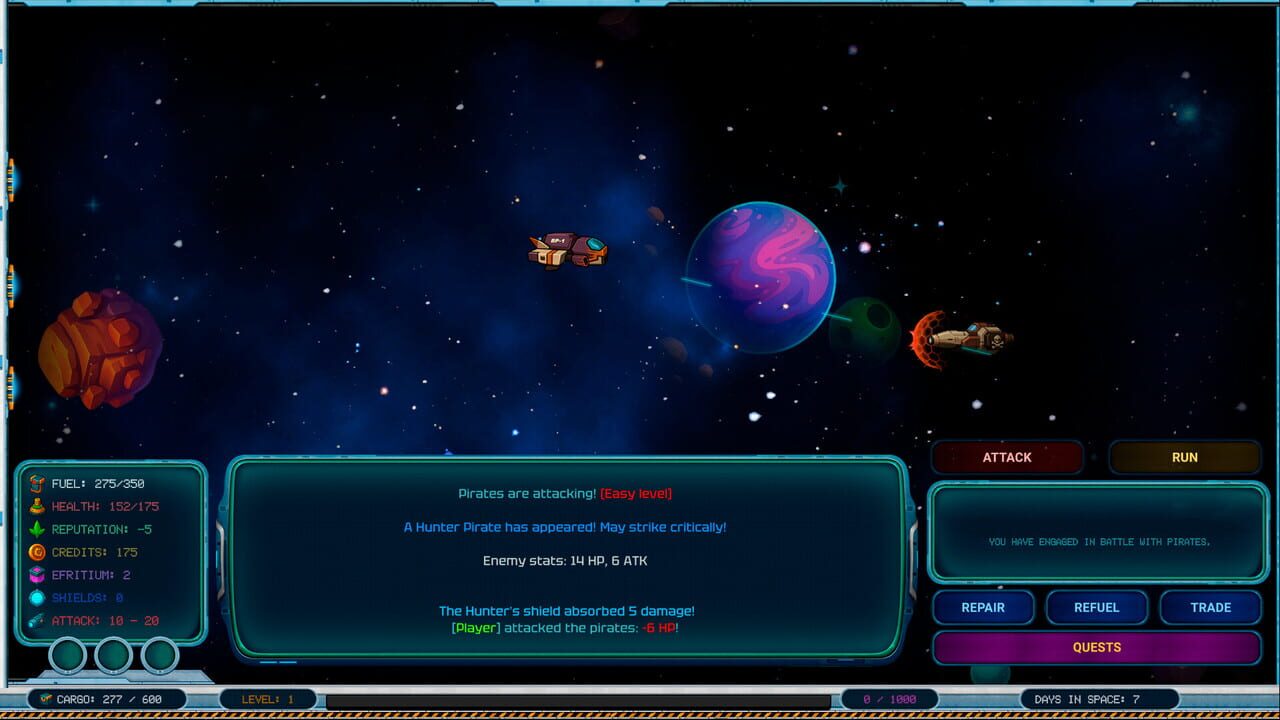Viewport: 1280px width, 720px height.
Task: Switch to the TRADE screen
Action: (1210, 607)
